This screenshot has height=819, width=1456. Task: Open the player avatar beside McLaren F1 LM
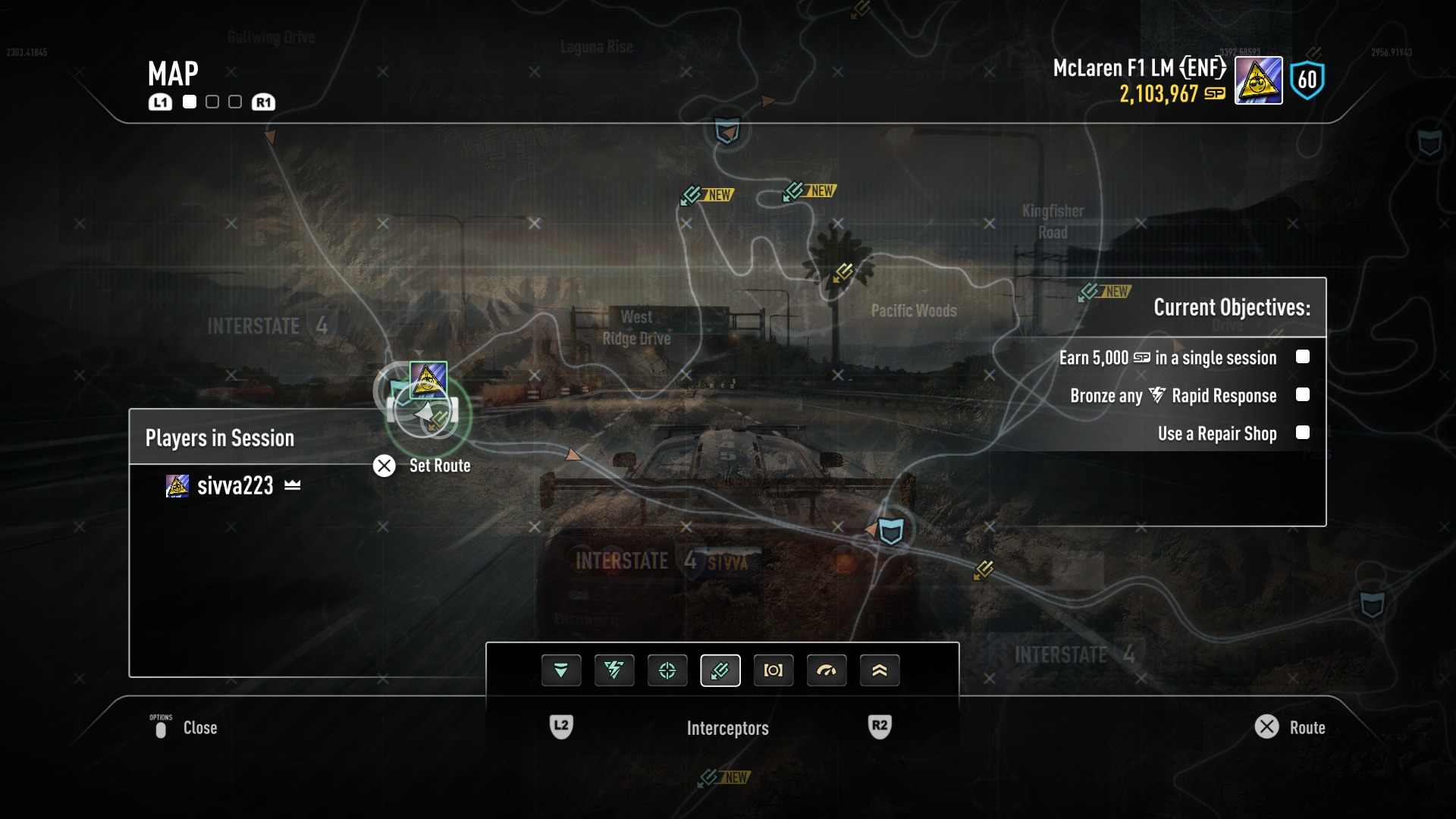(1258, 80)
